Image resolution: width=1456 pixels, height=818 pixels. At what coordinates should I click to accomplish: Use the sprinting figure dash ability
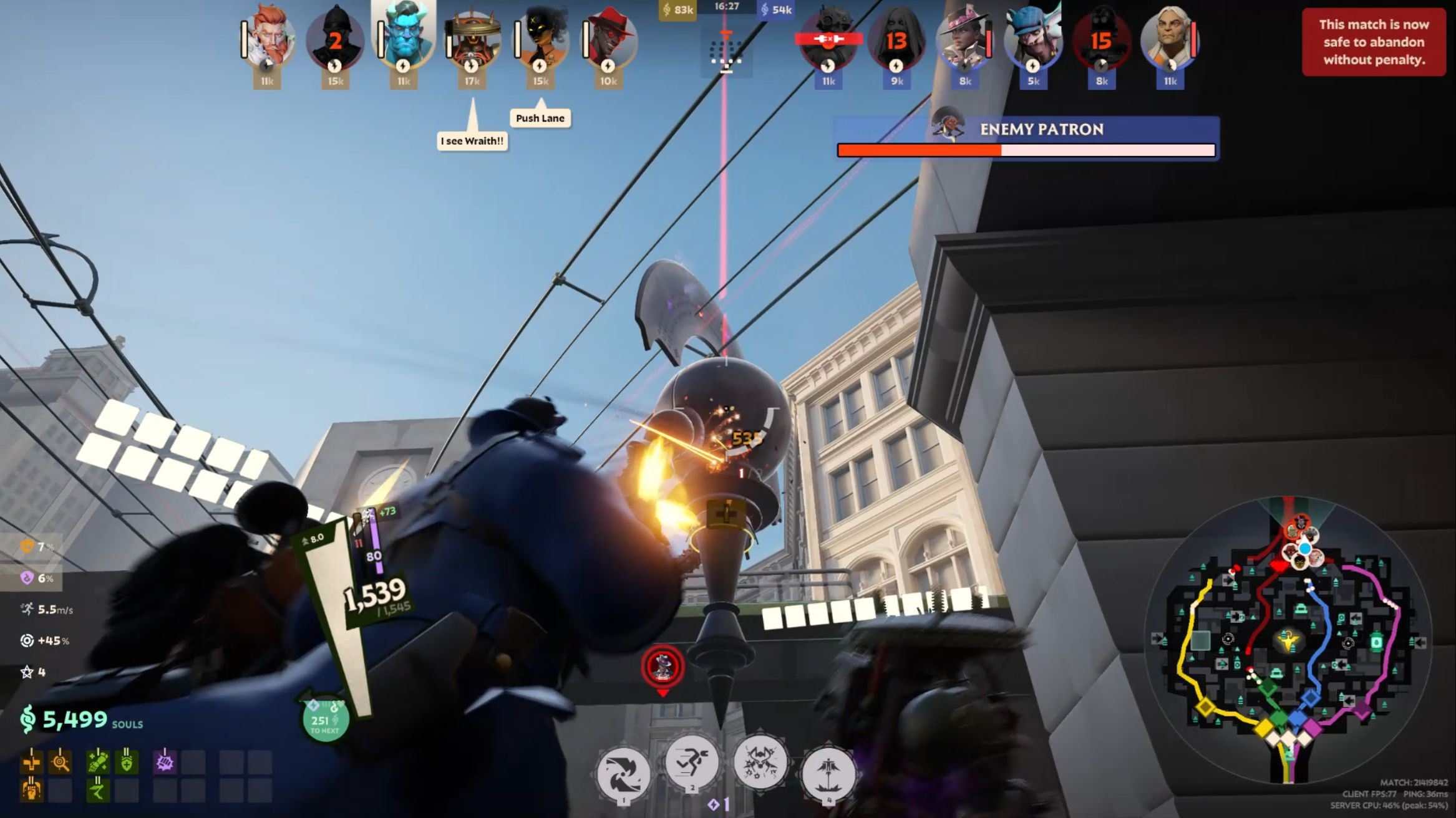(x=691, y=763)
